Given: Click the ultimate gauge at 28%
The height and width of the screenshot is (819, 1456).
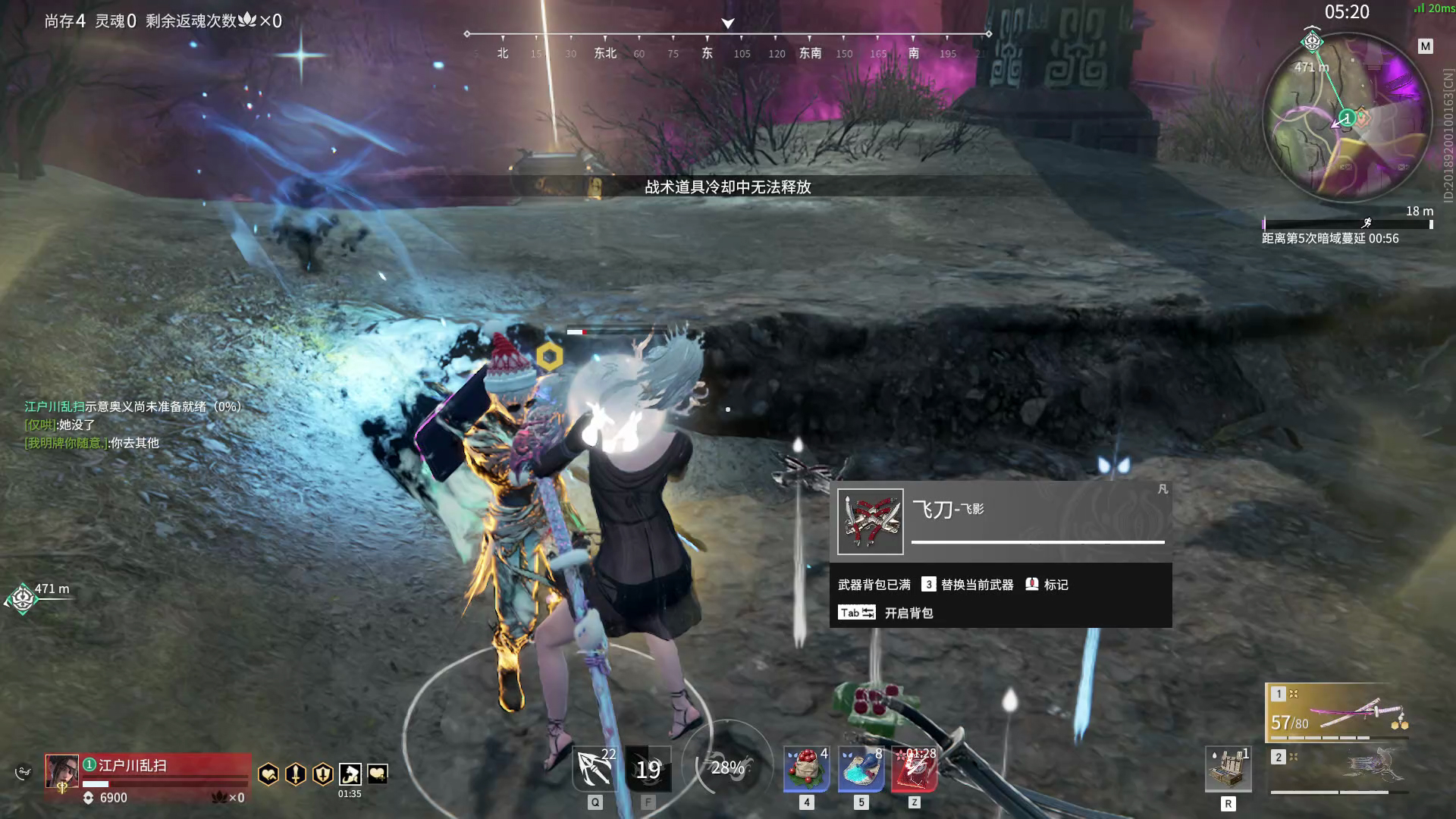Looking at the screenshot, I should click(x=727, y=767).
